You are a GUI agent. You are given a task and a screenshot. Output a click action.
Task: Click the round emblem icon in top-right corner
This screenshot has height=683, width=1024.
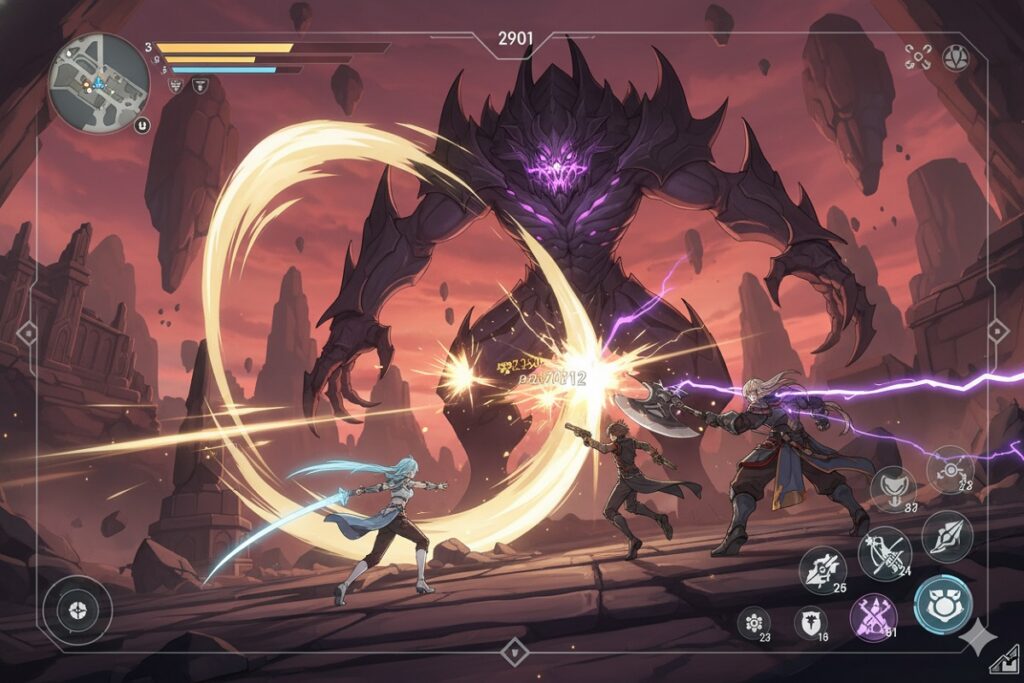(957, 57)
